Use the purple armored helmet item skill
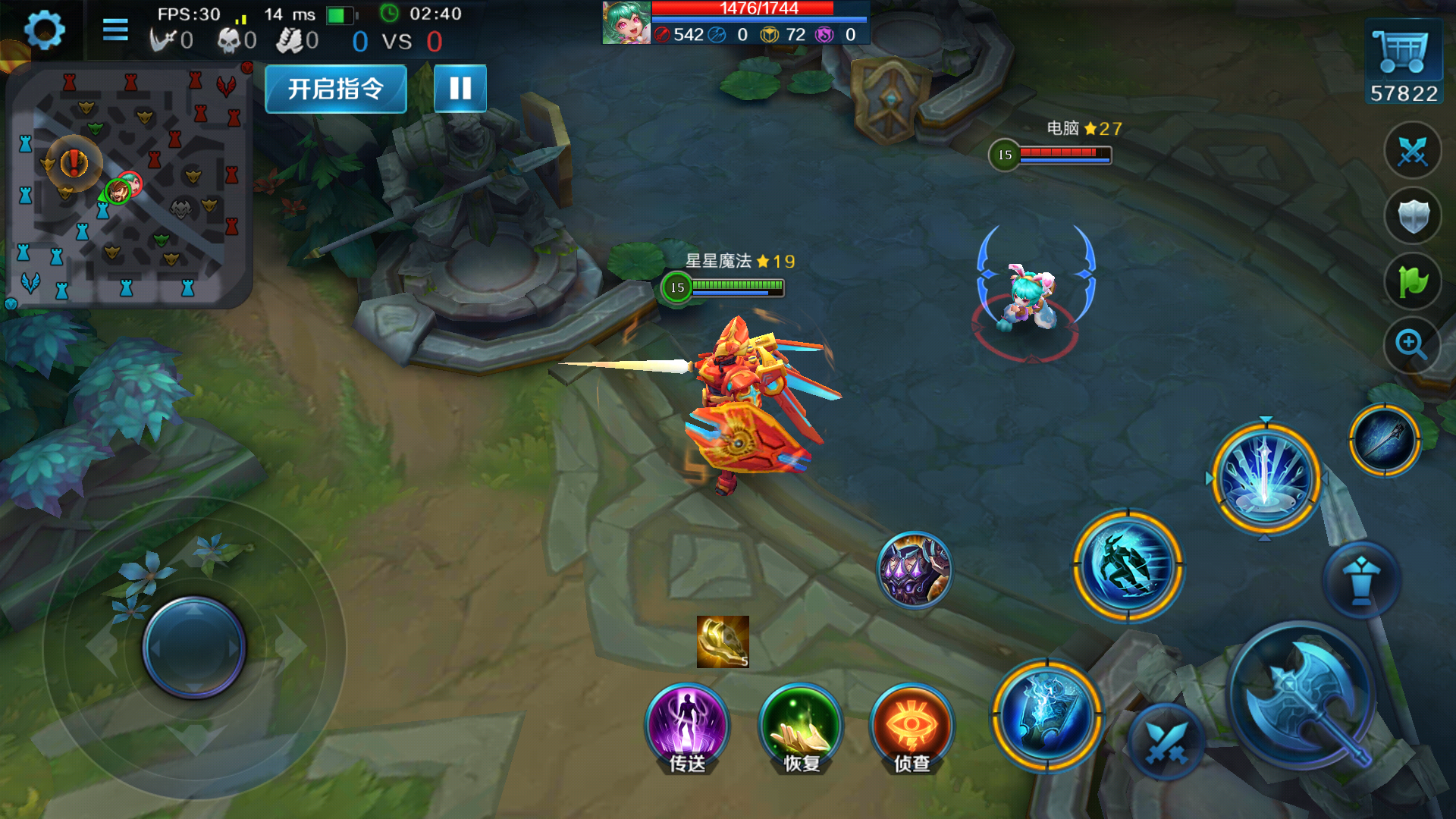 (x=914, y=570)
